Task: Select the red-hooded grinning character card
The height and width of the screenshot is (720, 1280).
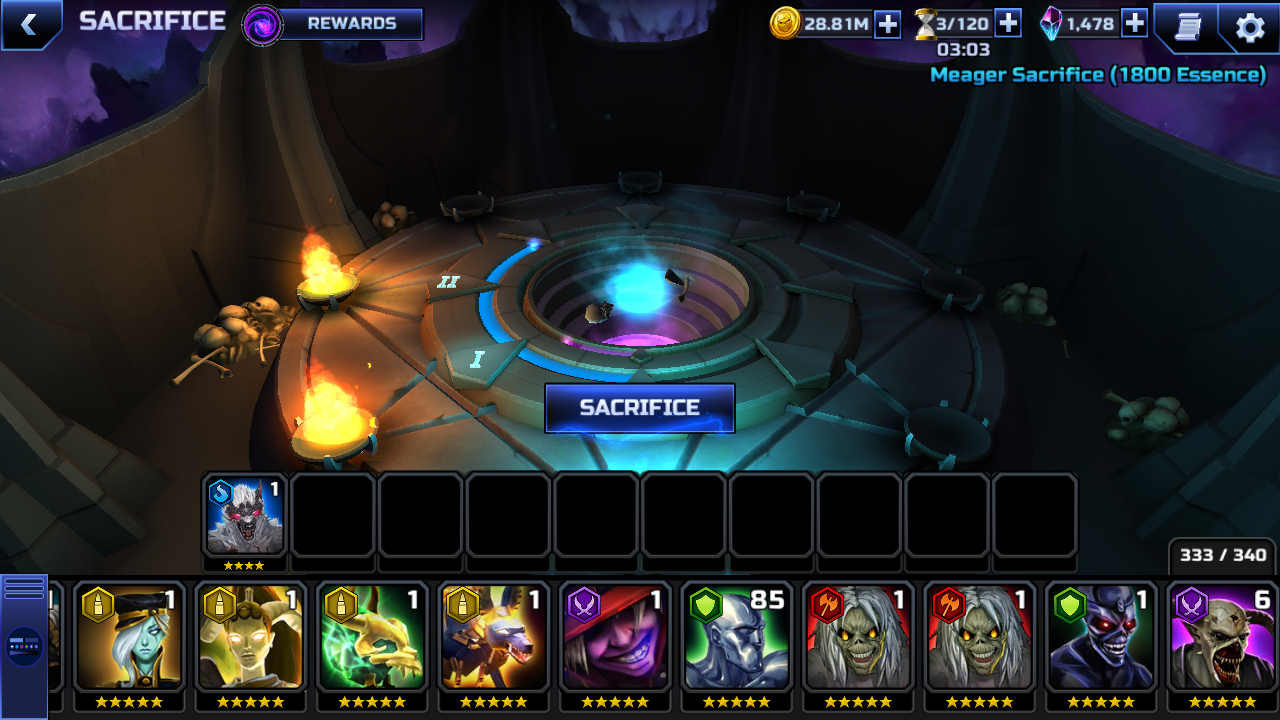Action: pyautogui.click(x=615, y=638)
